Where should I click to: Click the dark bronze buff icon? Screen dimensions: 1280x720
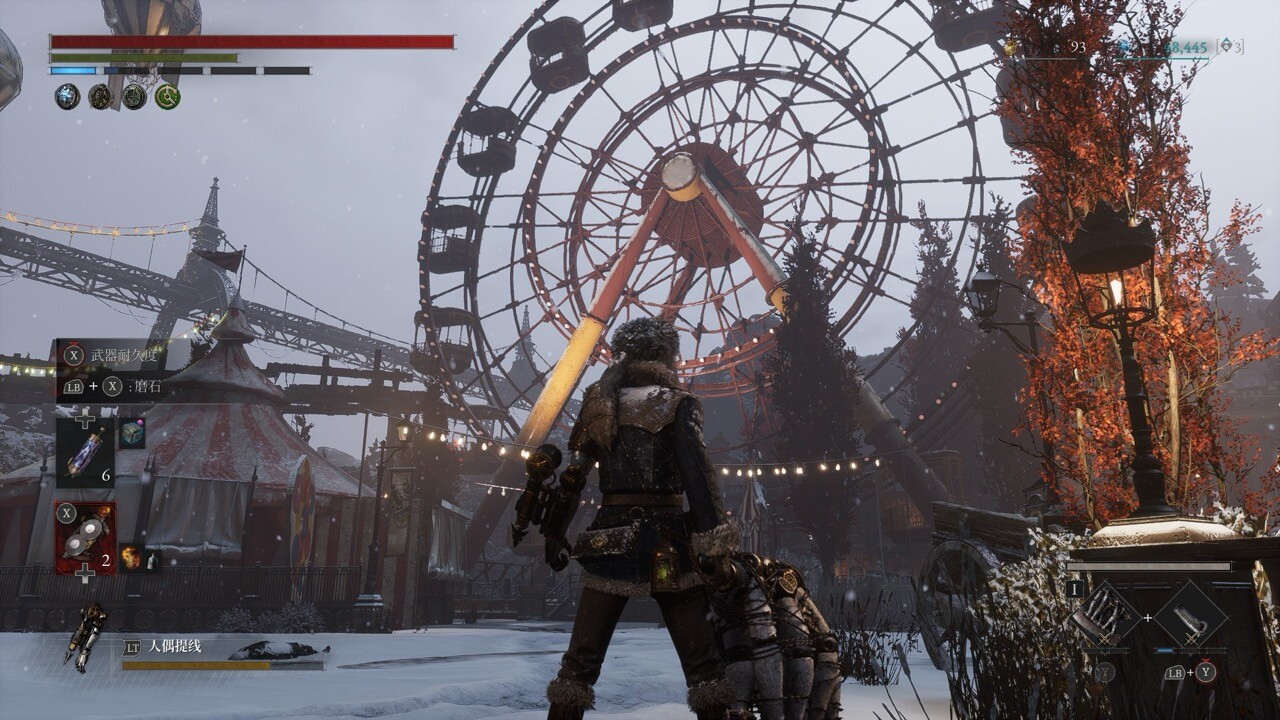(100, 96)
